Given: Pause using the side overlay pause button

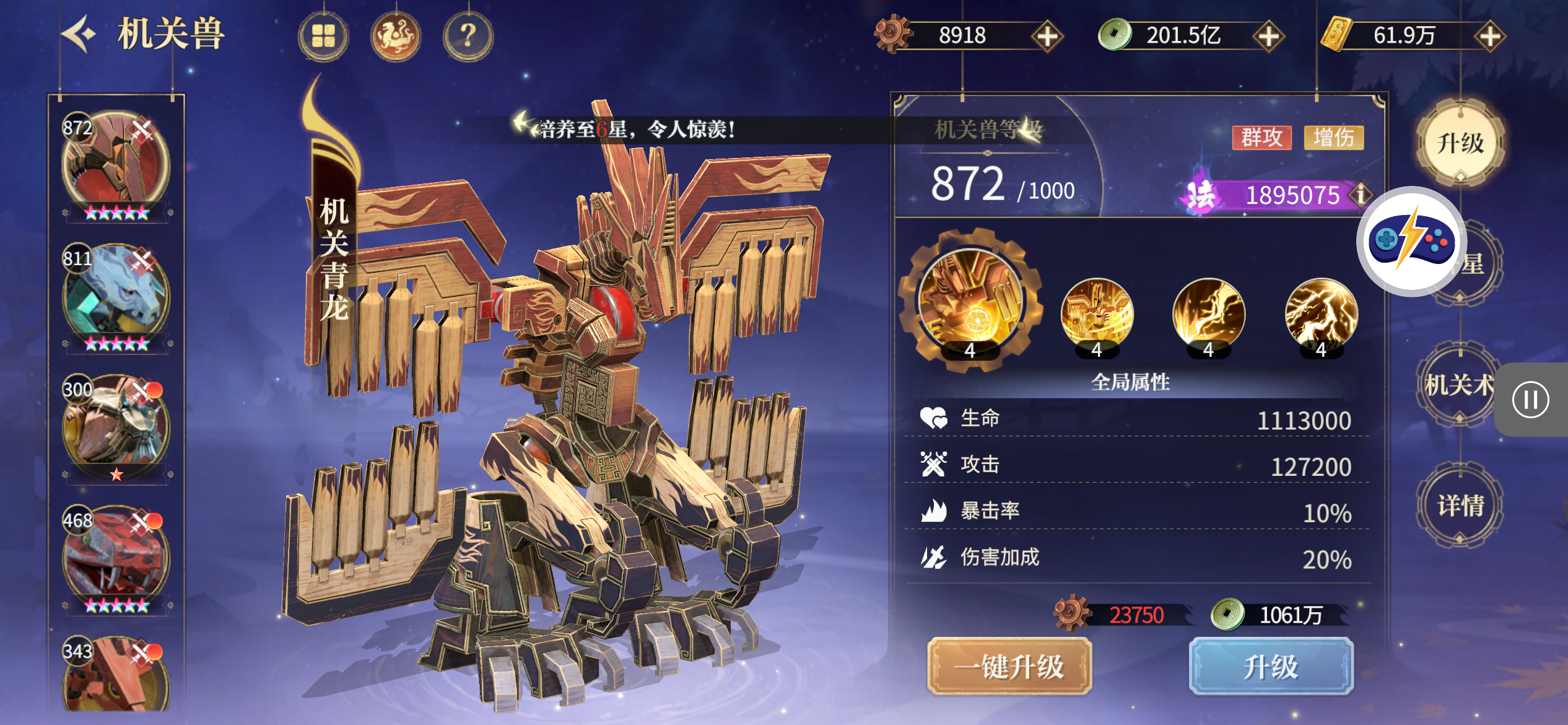Looking at the screenshot, I should (1530, 400).
